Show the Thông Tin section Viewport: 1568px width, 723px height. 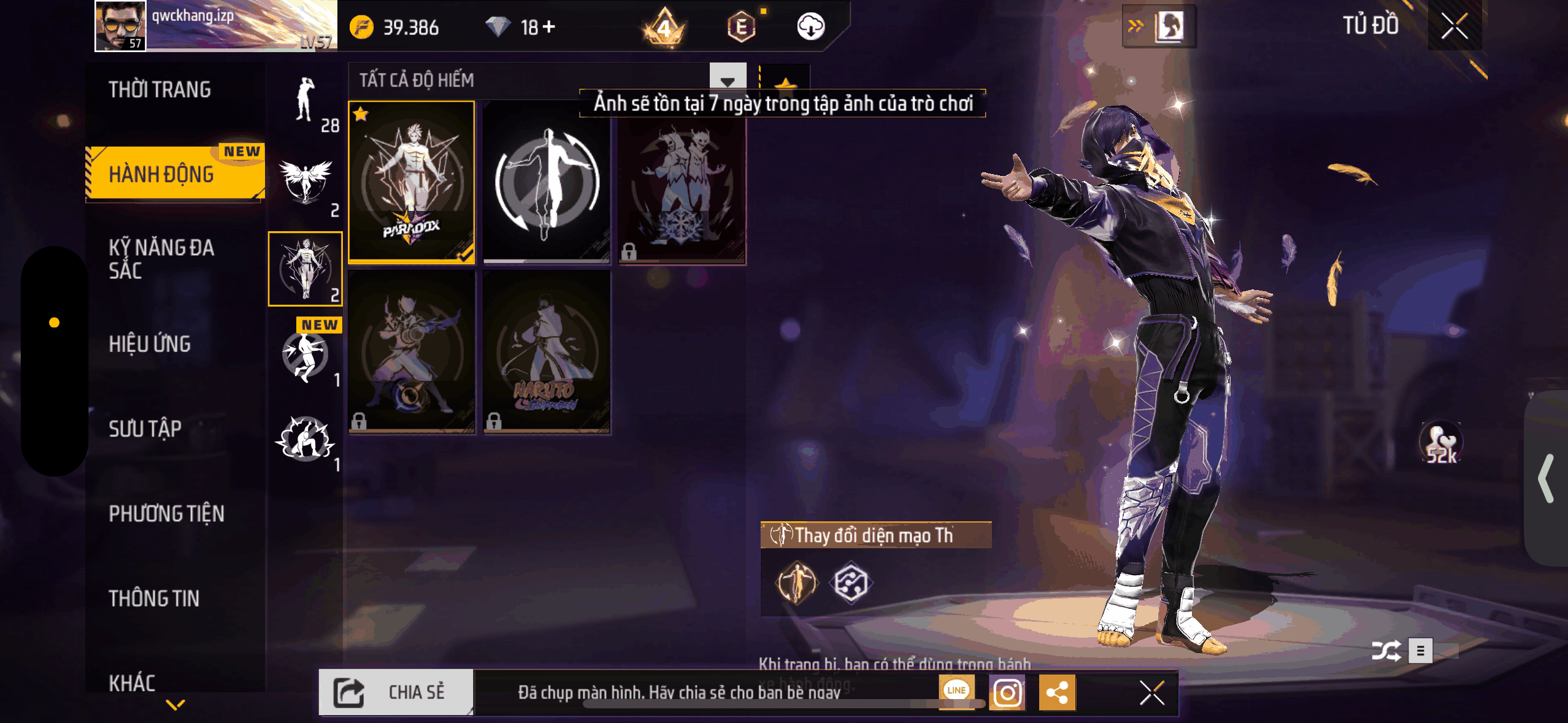click(154, 599)
